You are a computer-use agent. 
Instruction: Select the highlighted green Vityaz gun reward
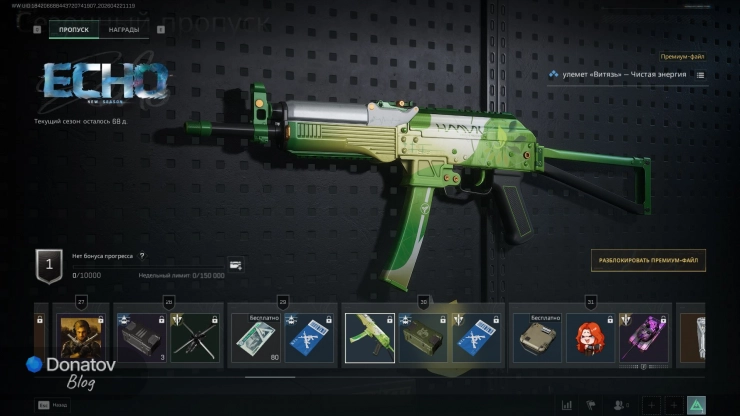click(369, 338)
